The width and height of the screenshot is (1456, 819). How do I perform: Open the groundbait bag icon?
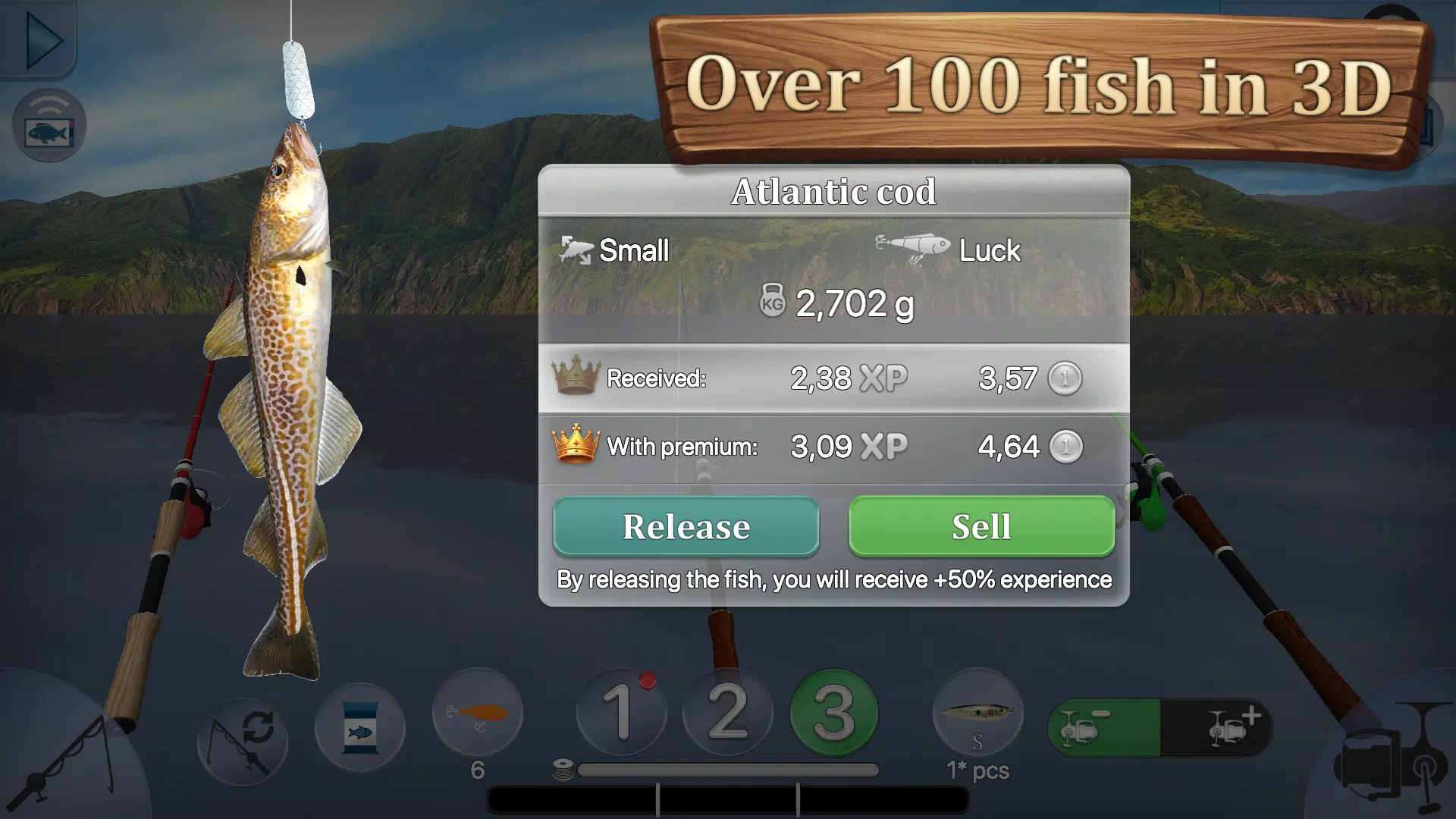359,726
